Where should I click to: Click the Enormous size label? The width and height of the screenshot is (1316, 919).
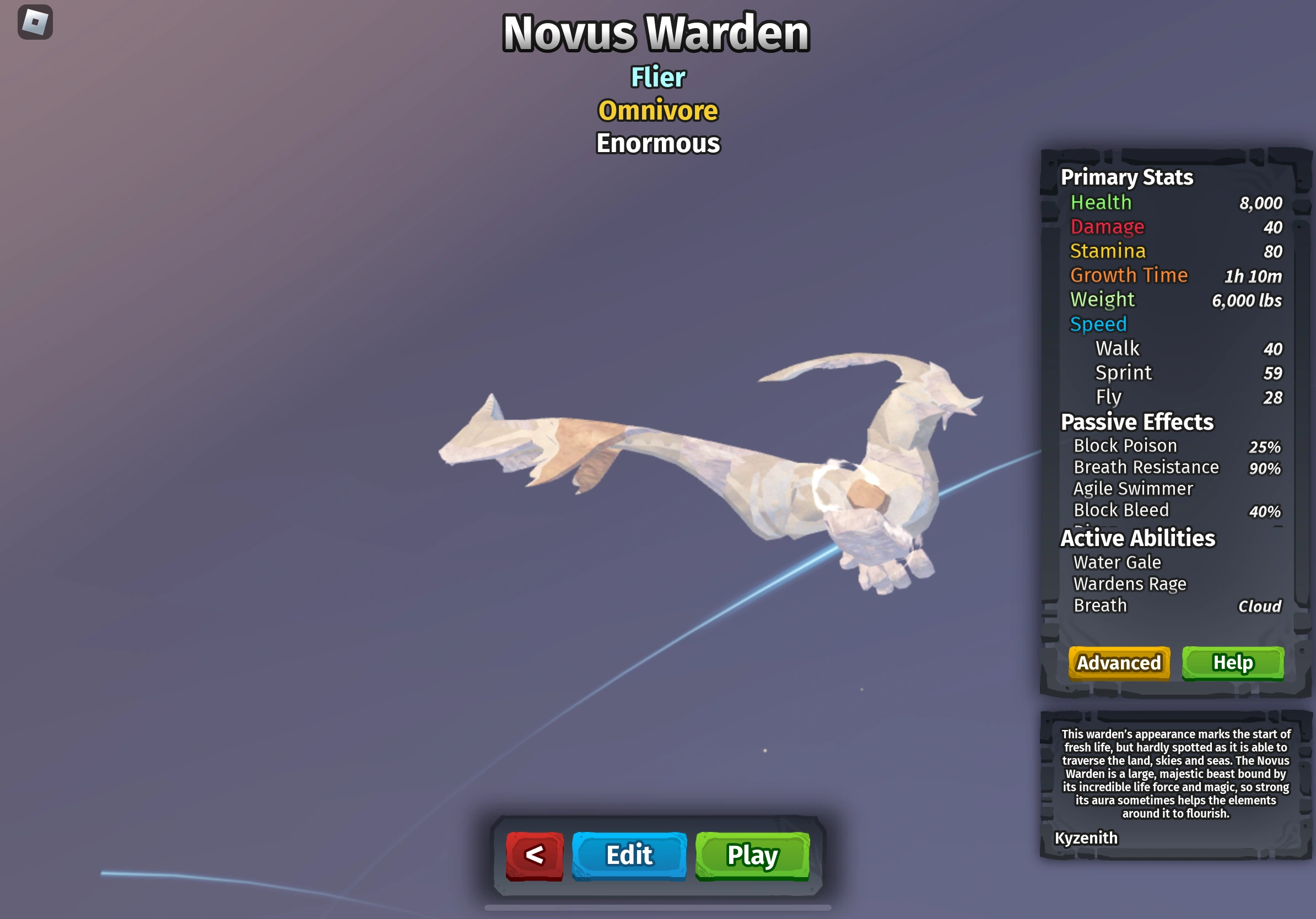[x=657, y=144]
